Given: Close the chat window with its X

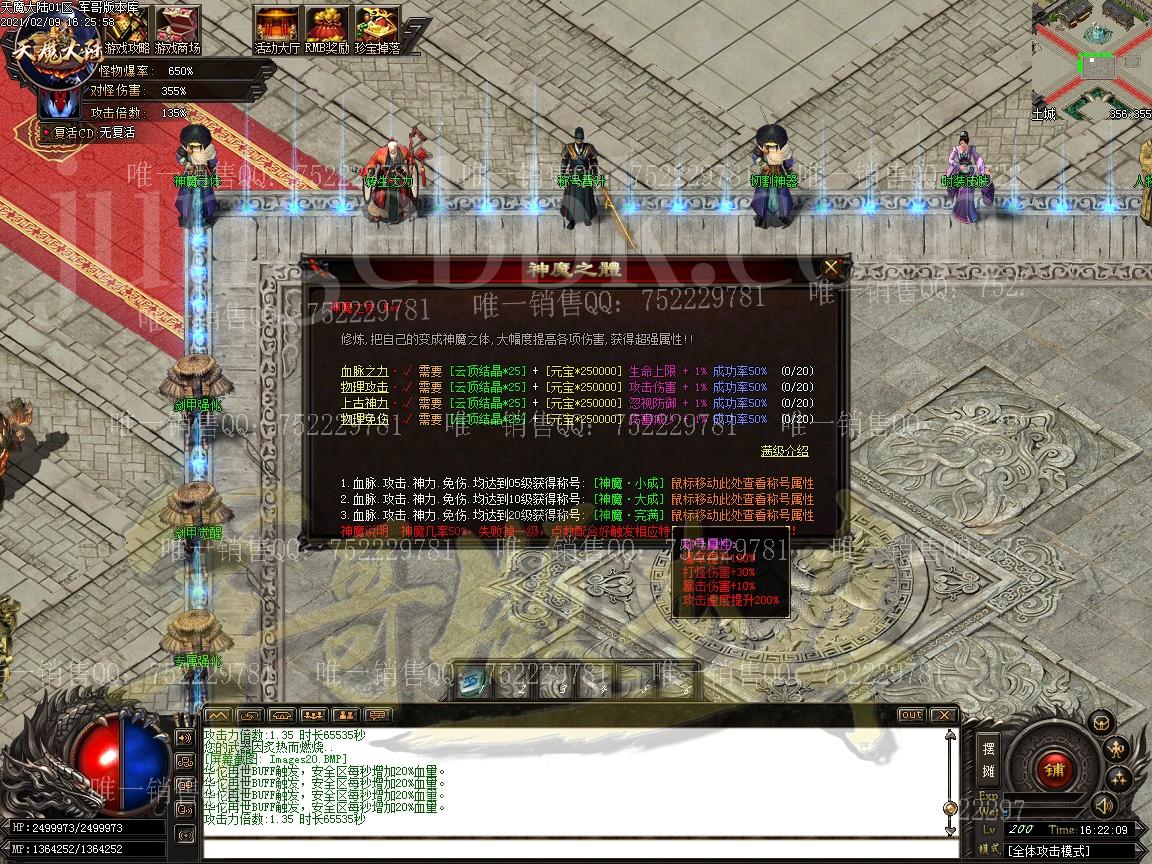Looking at the screenshot, I should tap(943, 715).
